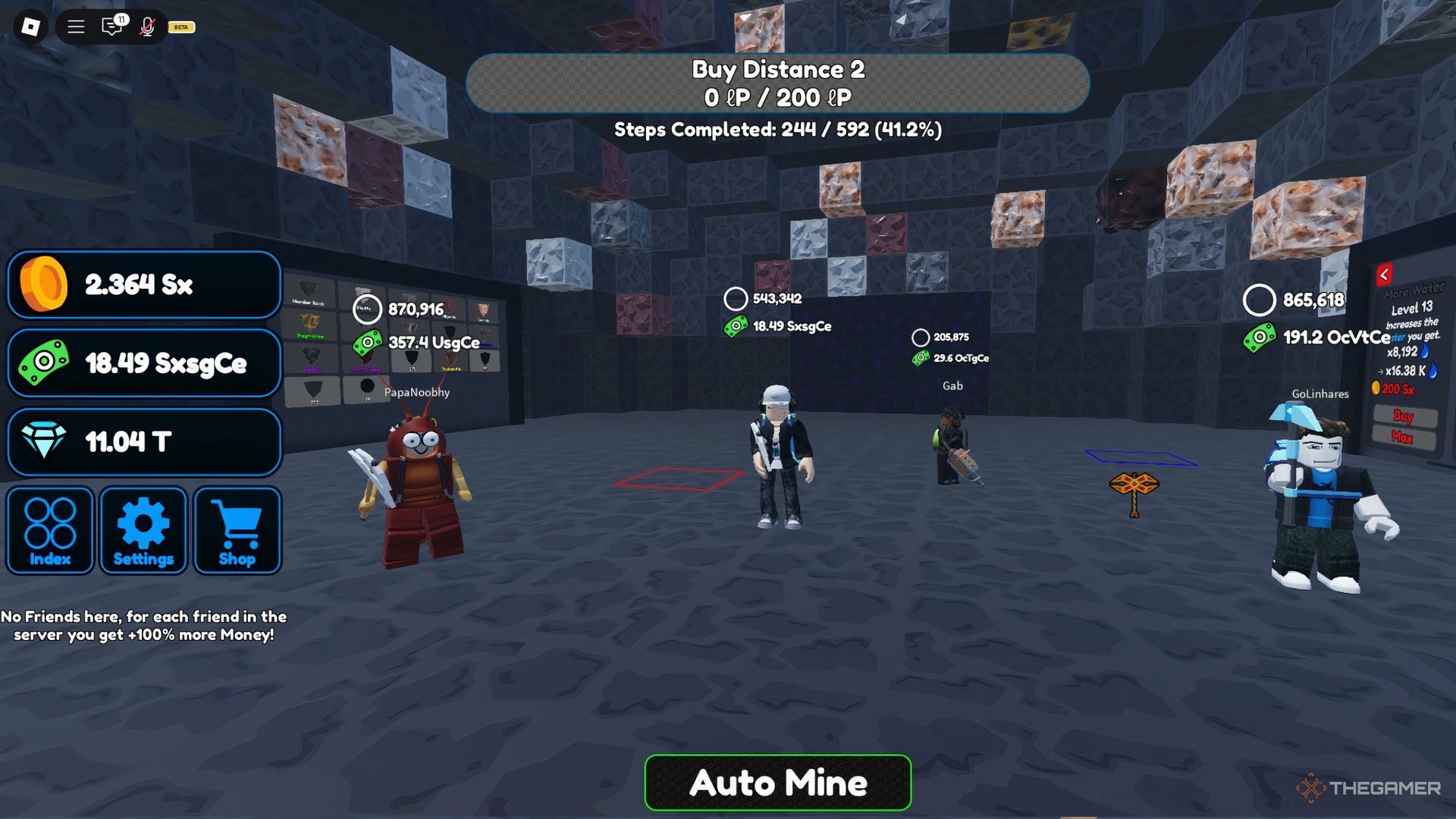Toggle the Auto Mine button

pos(777,783)
